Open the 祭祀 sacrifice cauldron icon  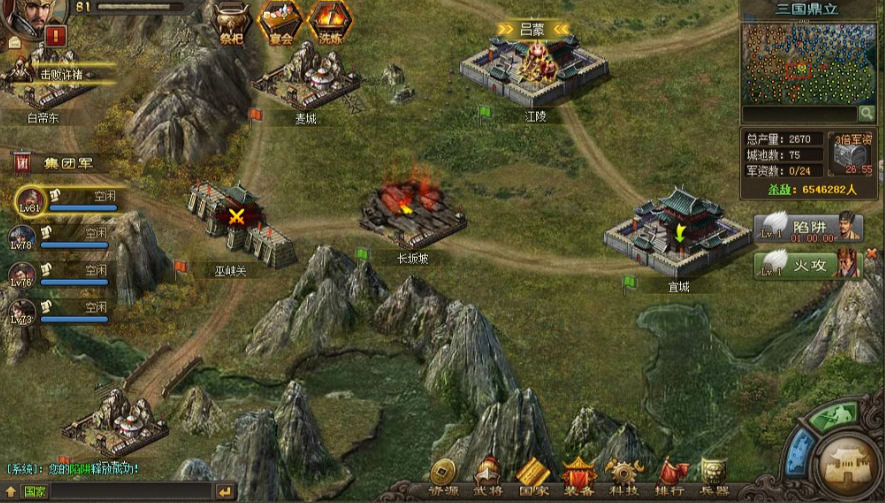point(234,19)
